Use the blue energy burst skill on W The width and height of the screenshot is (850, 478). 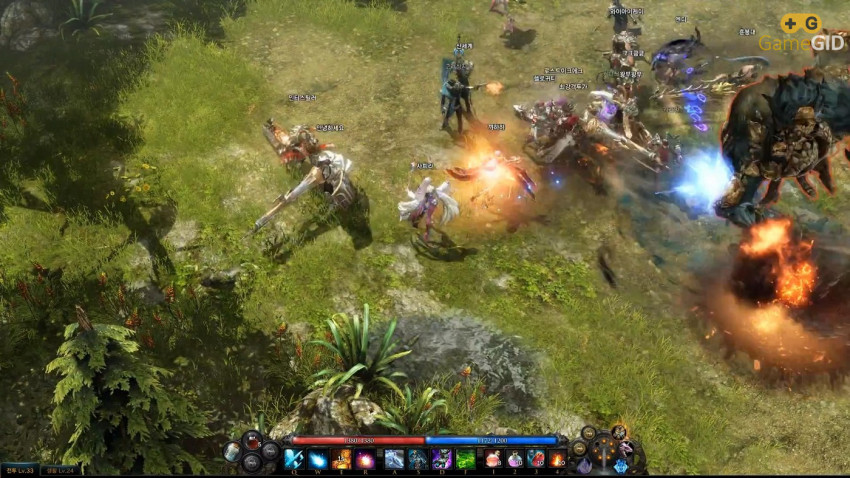coord(317,459)
